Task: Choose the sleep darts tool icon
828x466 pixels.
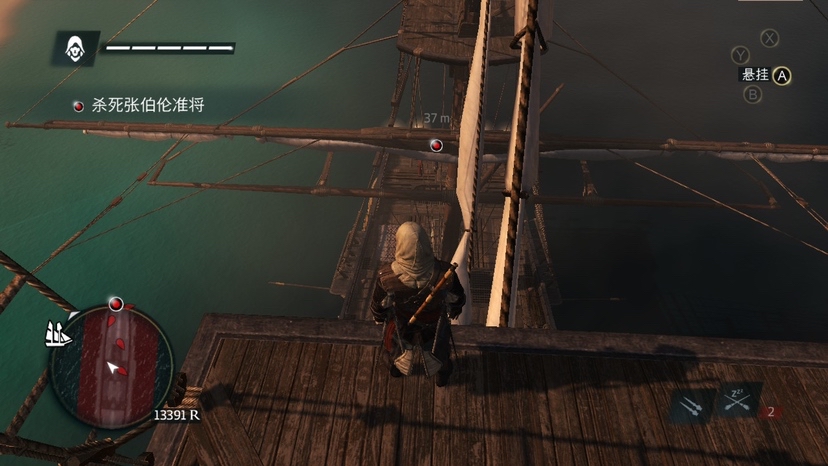Action: (737, 402)
